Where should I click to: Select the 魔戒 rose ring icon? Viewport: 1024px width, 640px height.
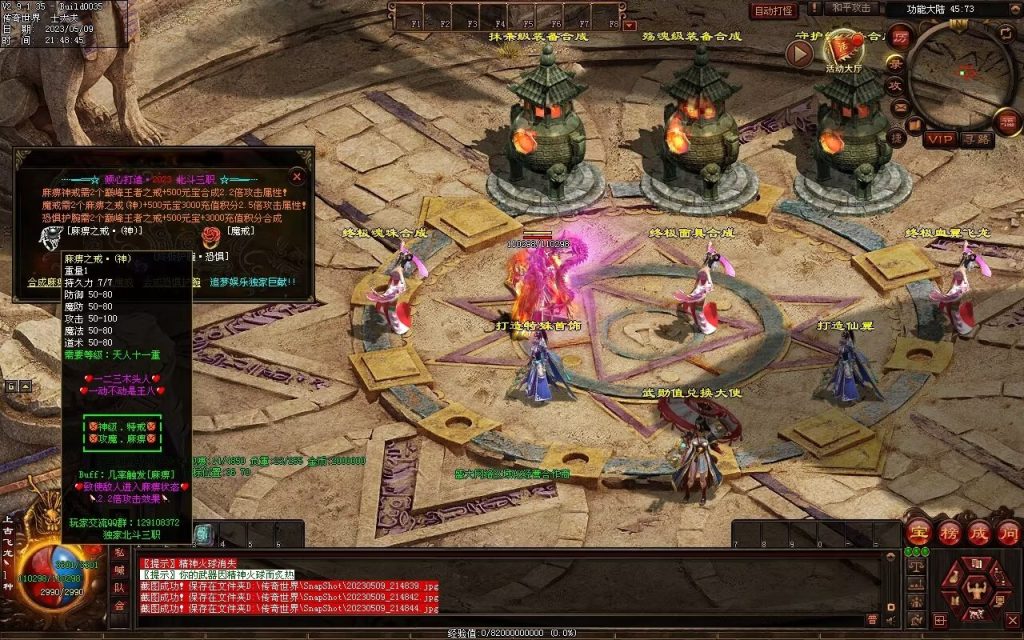click(x=211, y=238)
